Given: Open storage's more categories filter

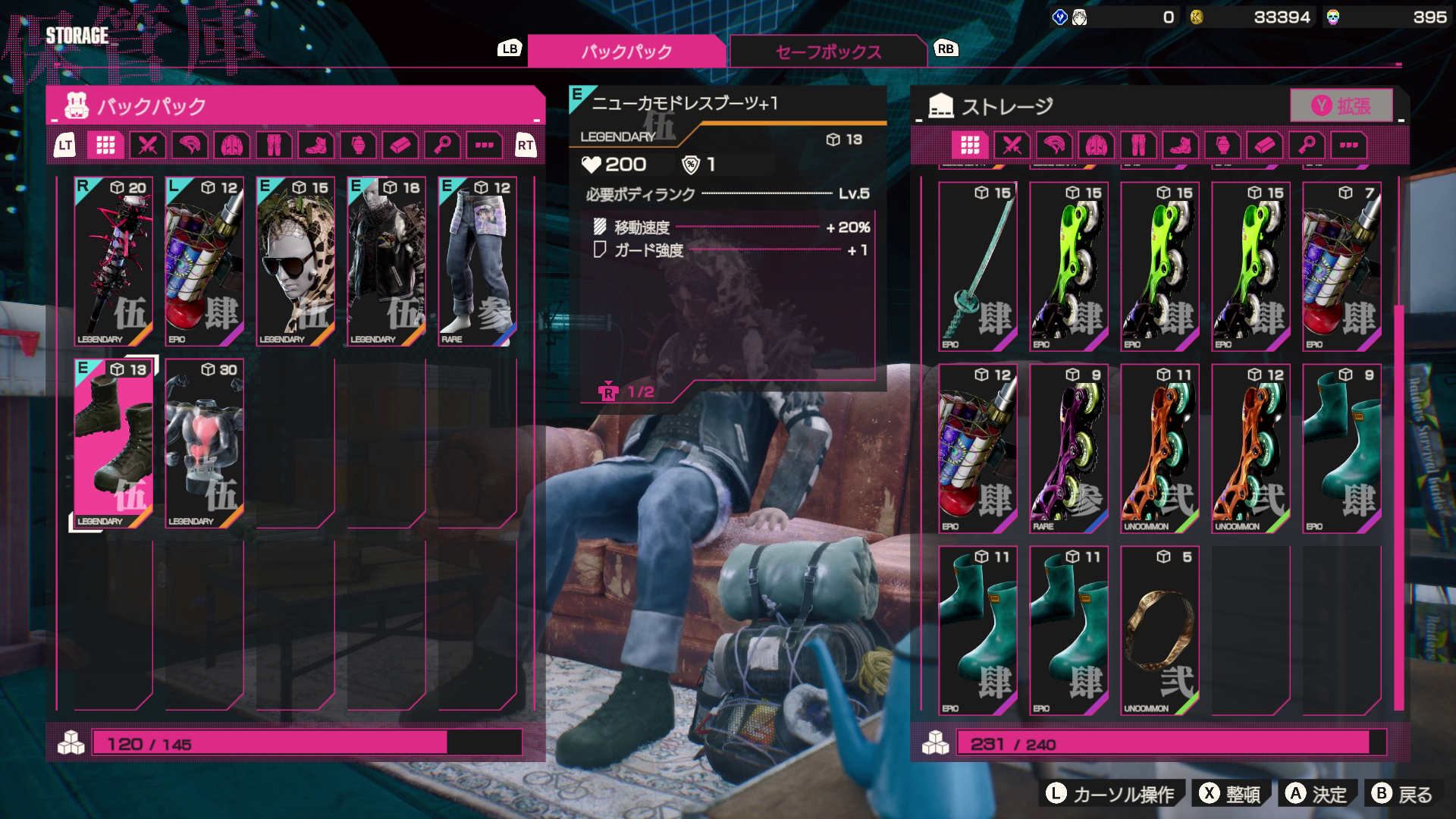Looking at the screenshot, I should [1348, 145].
